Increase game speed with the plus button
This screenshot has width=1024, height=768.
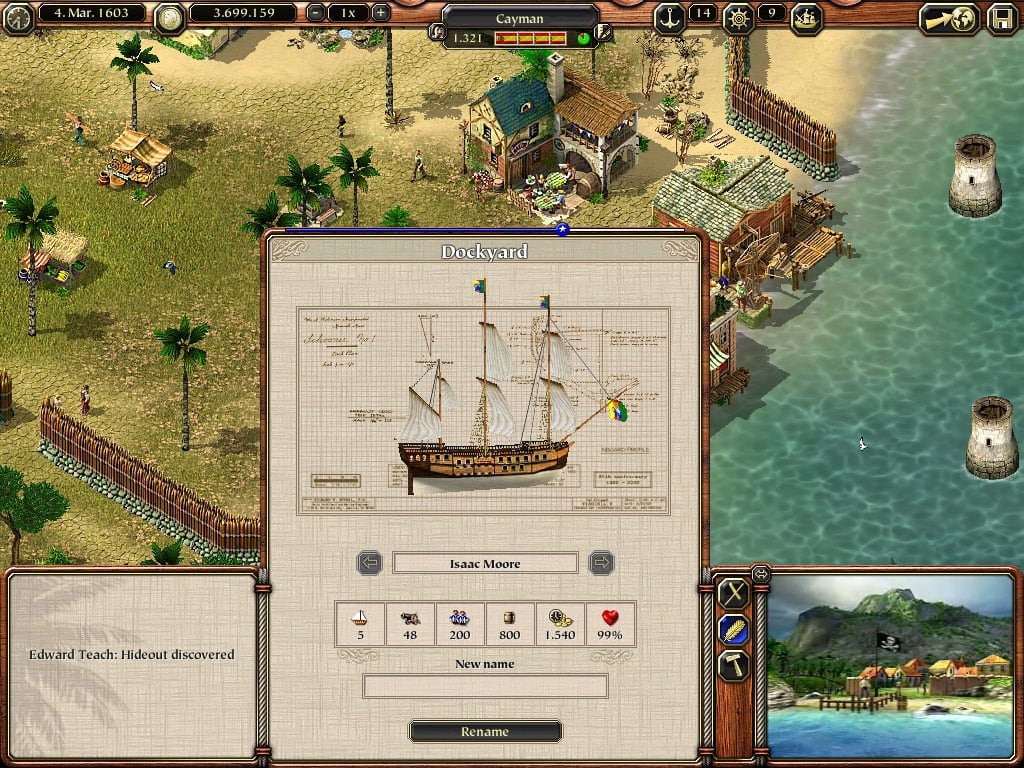pyautogui.click(x=381, y=14)
